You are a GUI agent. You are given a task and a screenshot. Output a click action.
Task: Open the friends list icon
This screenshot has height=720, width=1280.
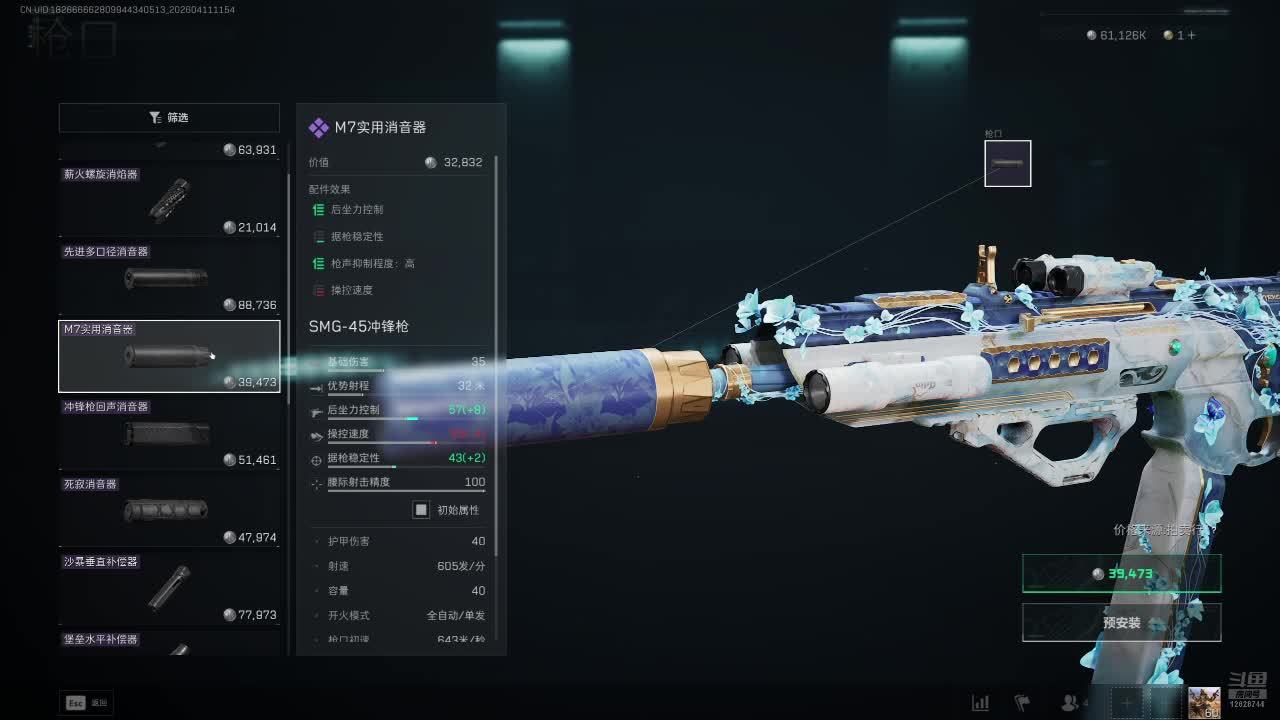(1071, 703)
